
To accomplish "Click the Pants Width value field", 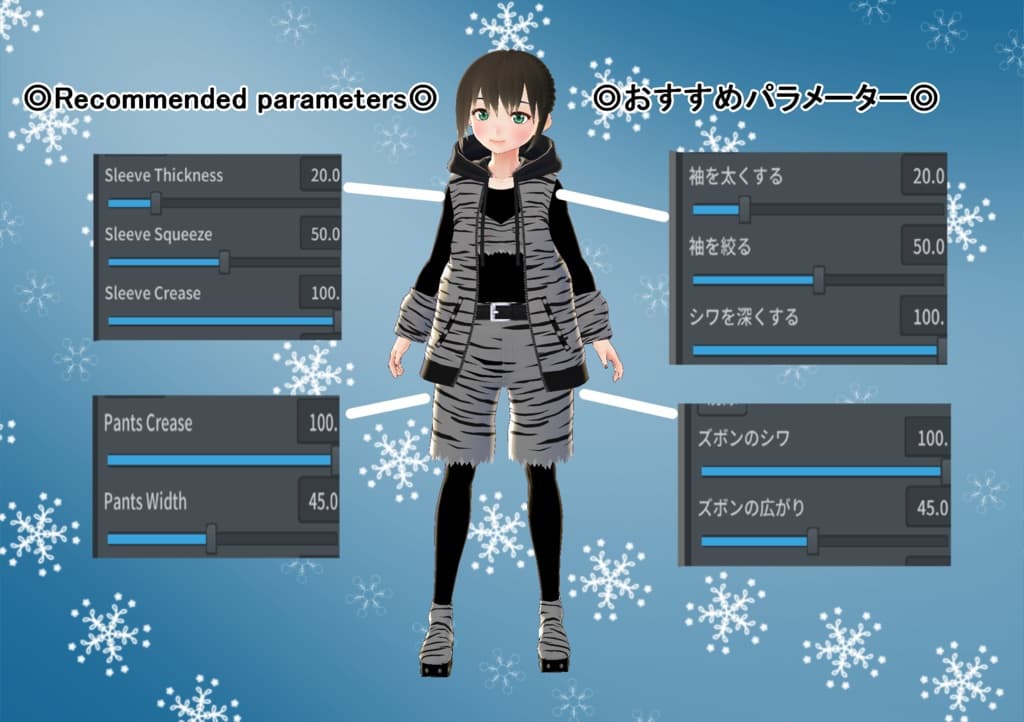I will click(x=320, y=502).
